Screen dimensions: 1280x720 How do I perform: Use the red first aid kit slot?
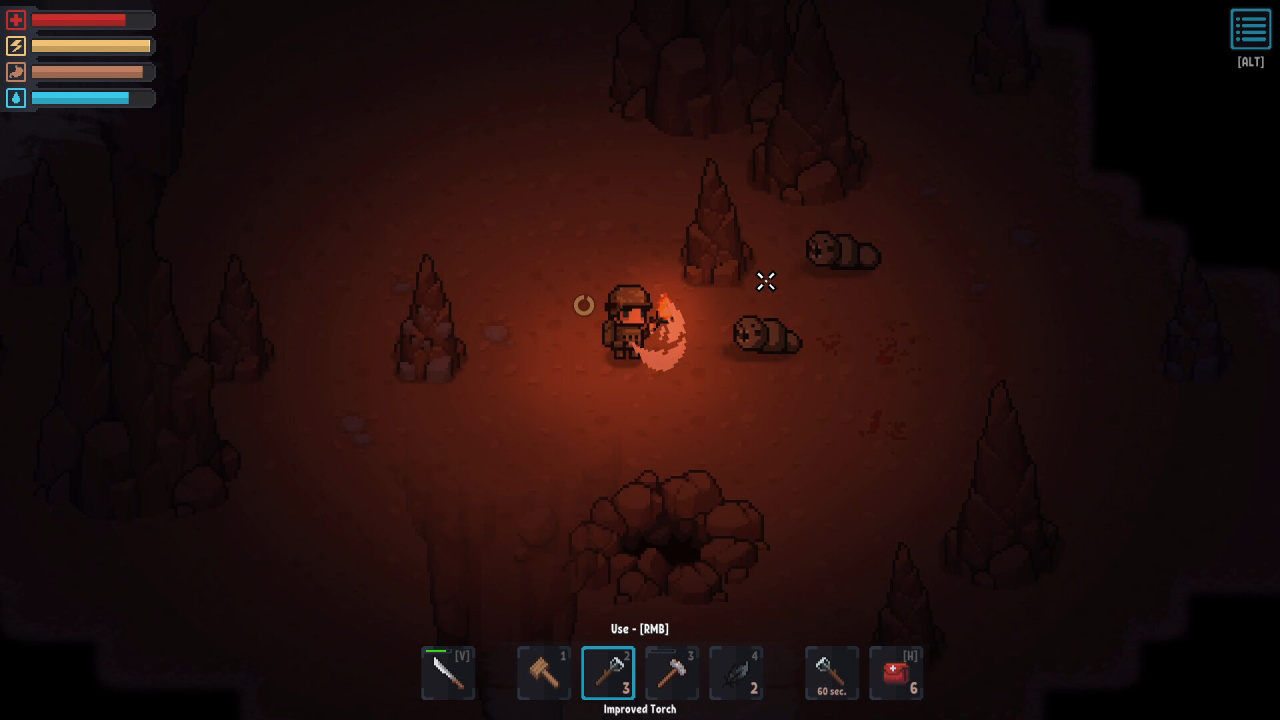[896, 673]
